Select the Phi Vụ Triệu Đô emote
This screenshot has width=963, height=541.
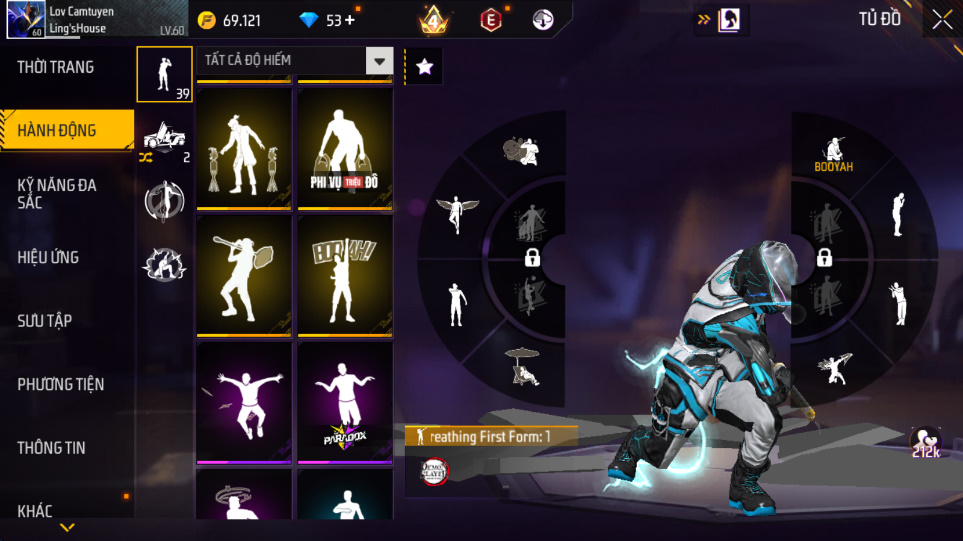click(x=345, y=148)
